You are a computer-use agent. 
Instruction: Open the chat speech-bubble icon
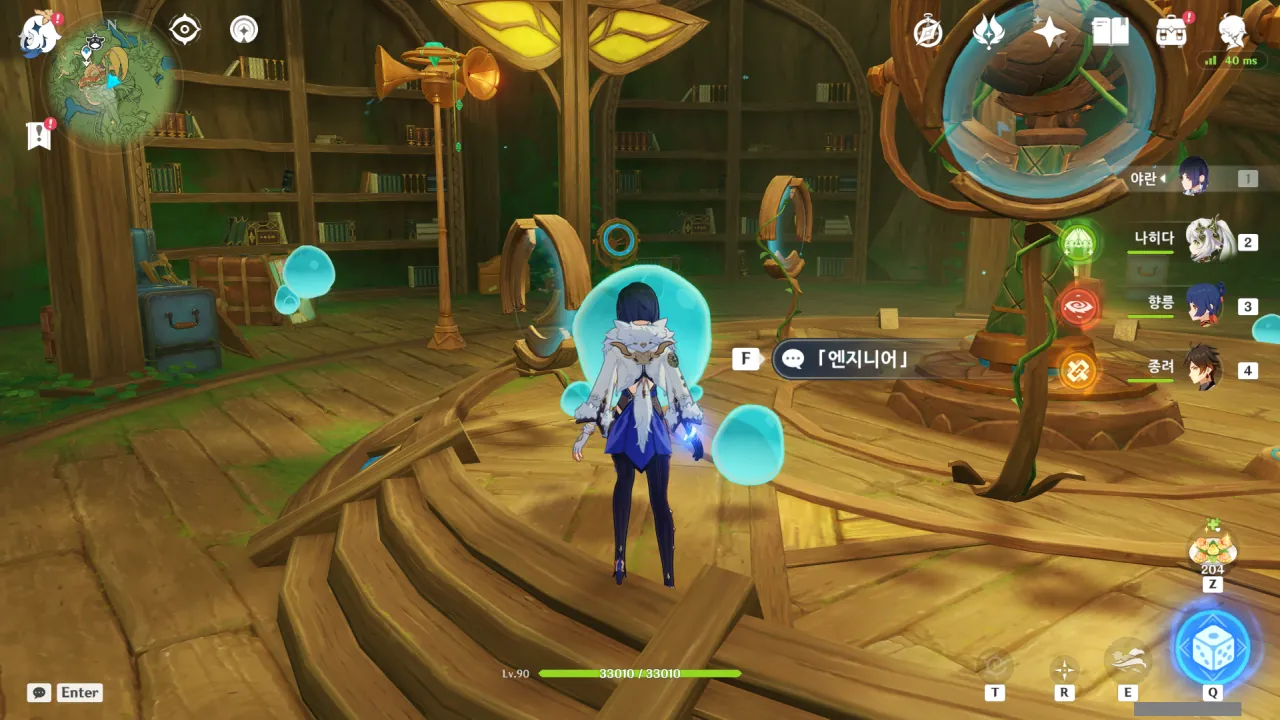click(x=39, y=692)
